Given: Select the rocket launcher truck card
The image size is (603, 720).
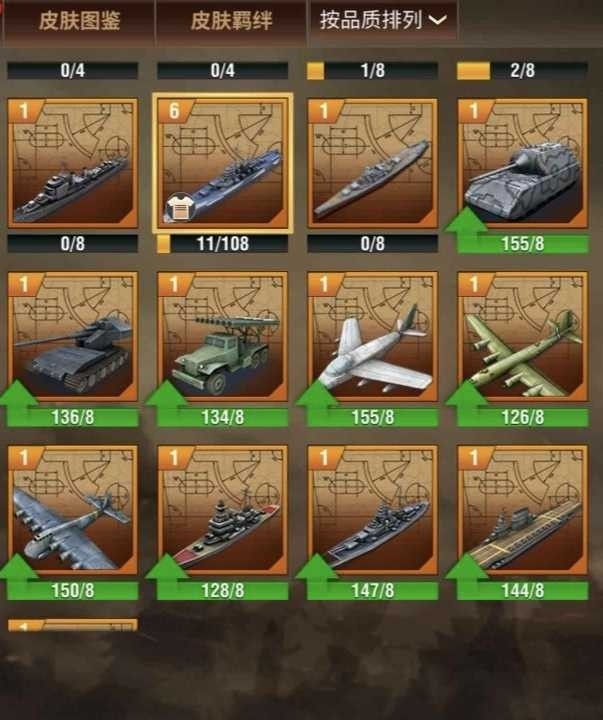Looking at the screenshot, I should pos(223,337).
